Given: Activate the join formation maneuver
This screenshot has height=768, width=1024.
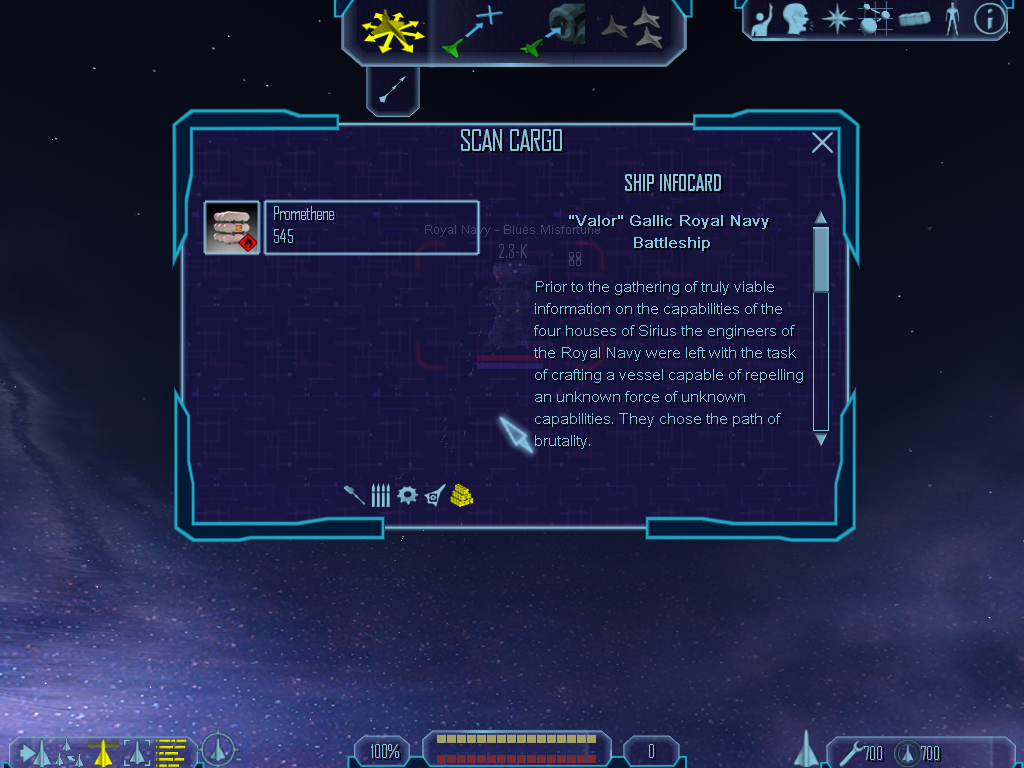Looking at the screenshot, I should click(633, 30).
